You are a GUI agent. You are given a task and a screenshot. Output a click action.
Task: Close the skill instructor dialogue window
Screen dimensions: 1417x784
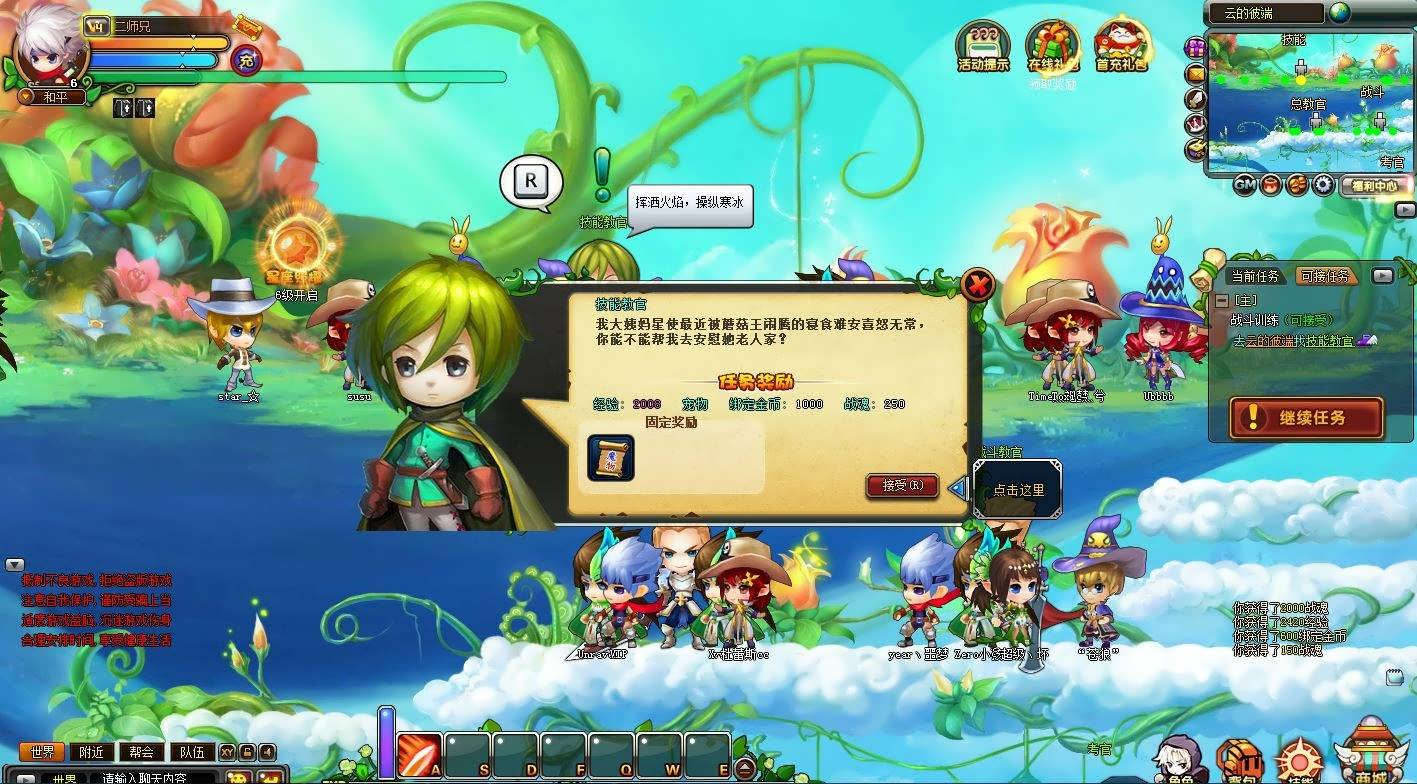[977, 286]
